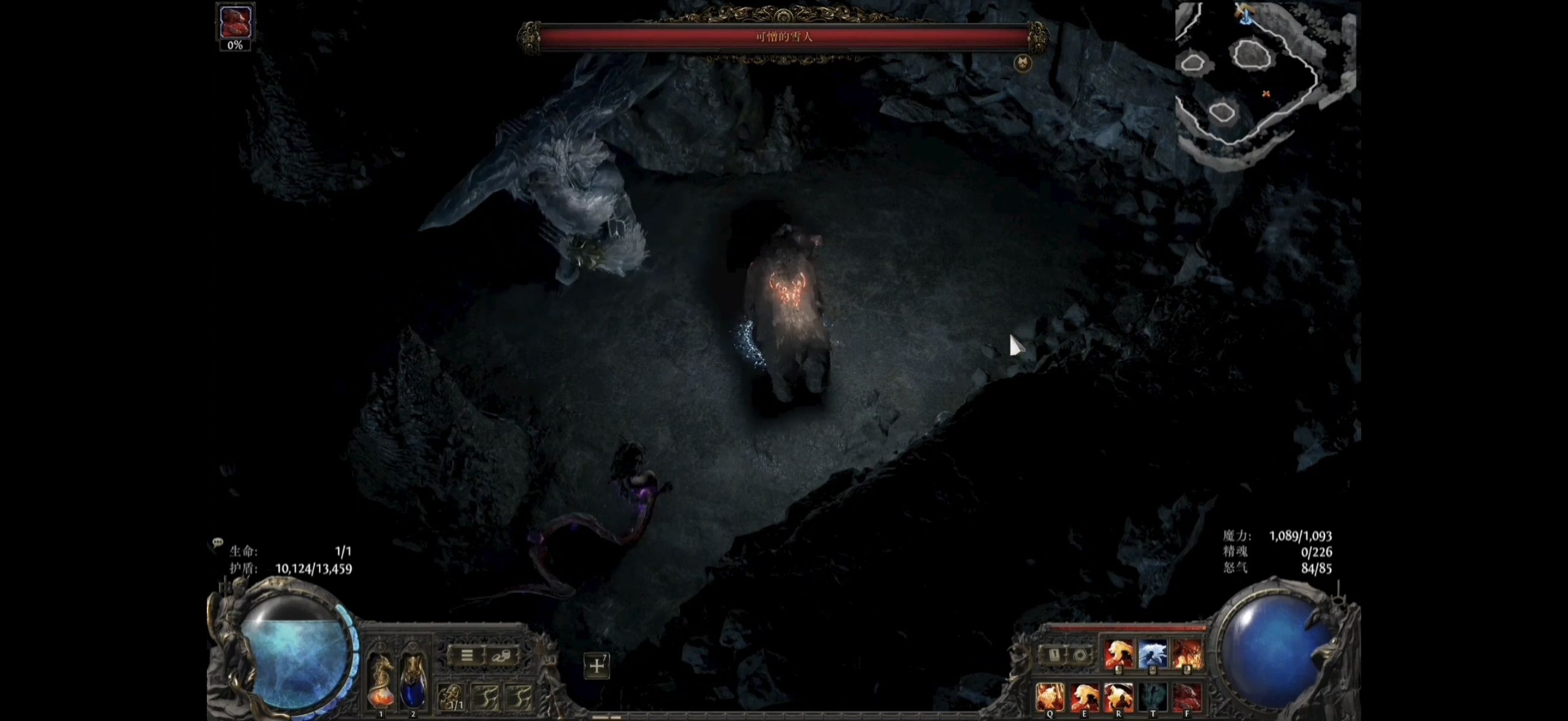Select the red buff icon showing 0%

coord(235,22)
